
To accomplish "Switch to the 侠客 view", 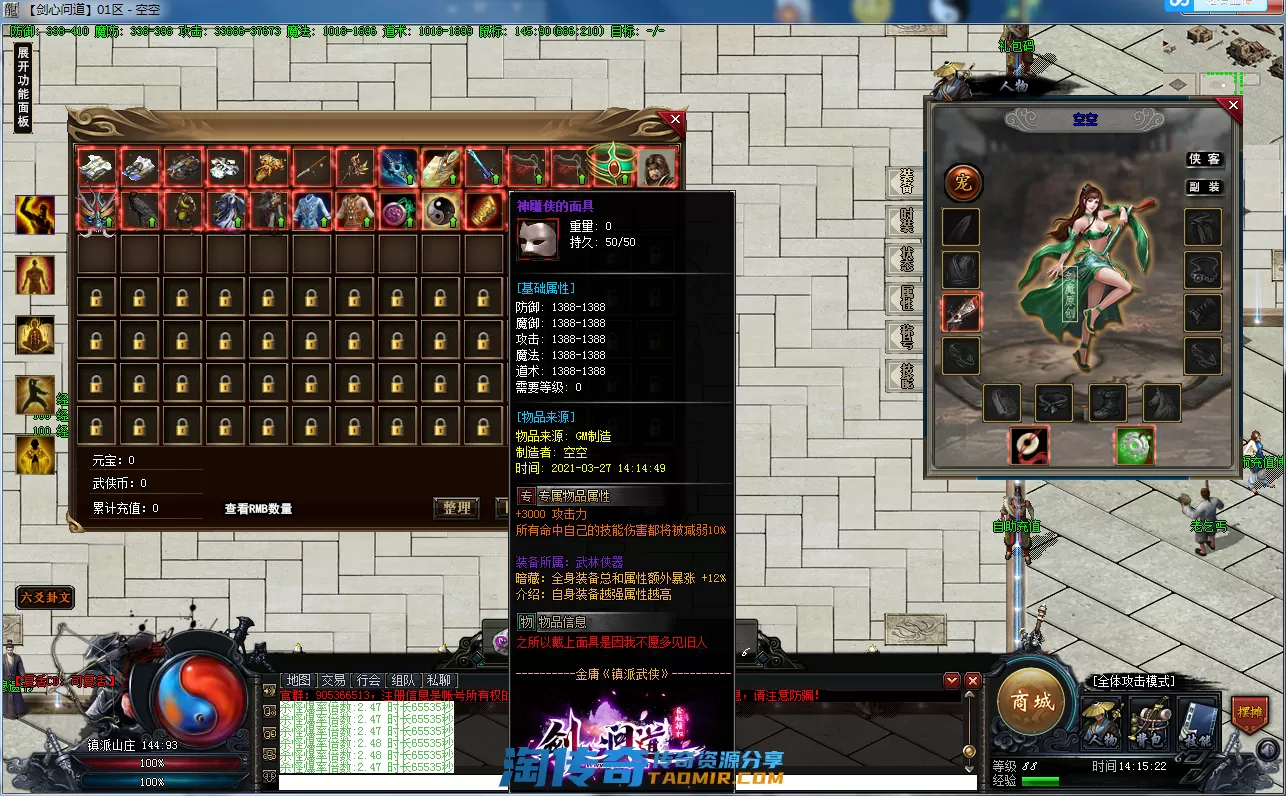I will click(x=1204, y=159).
